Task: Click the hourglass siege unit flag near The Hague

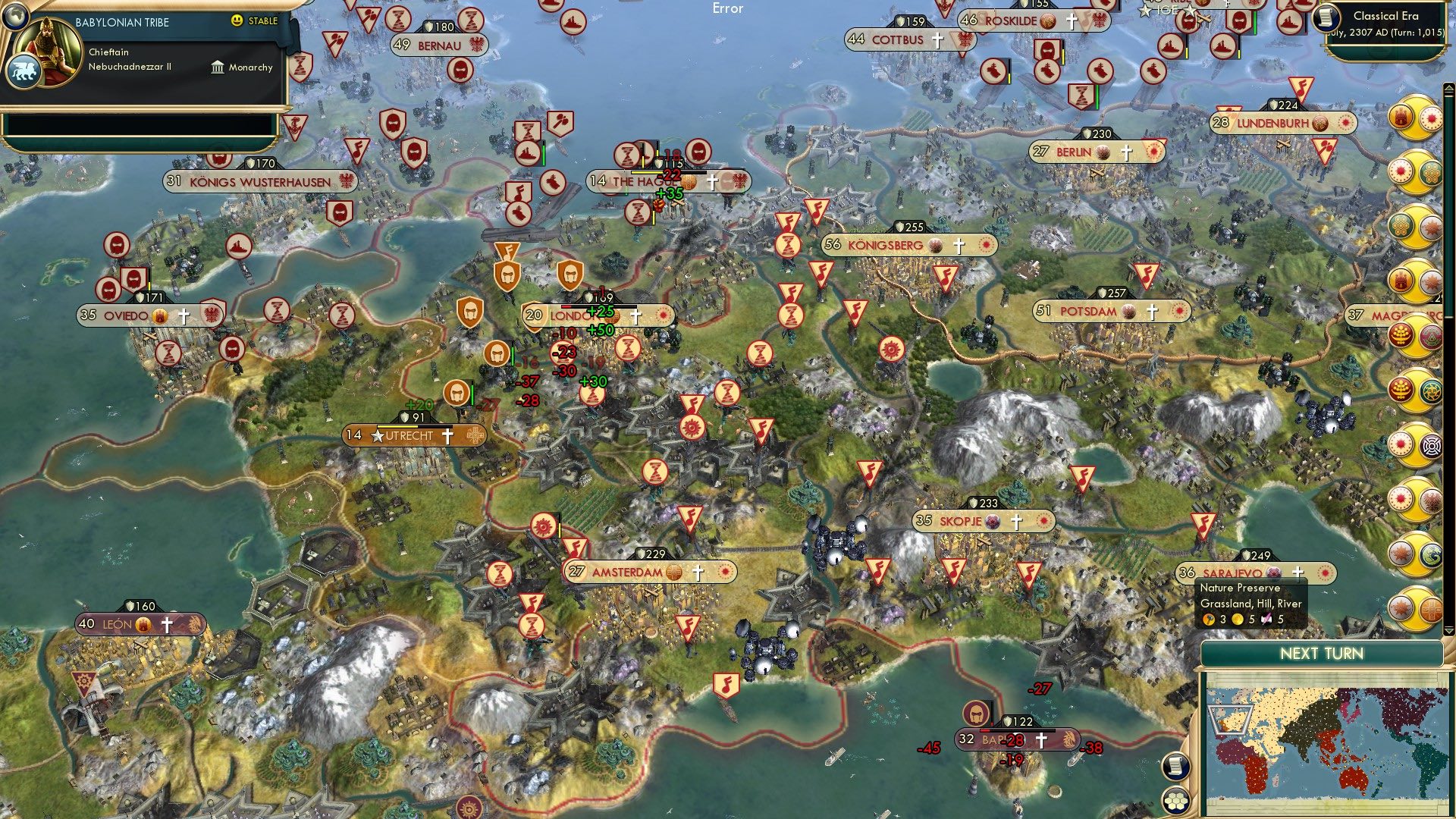Action: coord(626,156)
